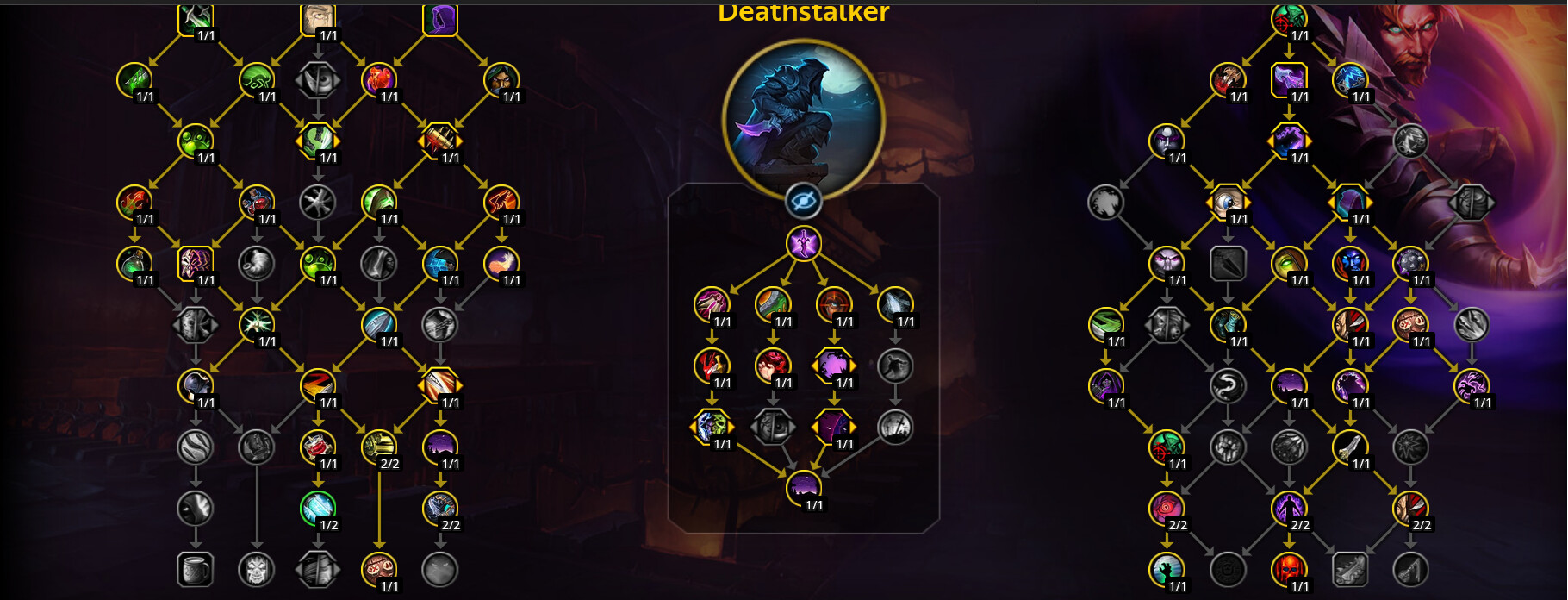The height and width of the screenshot is (600, 1568).
Task: Select the purple hood talent at tree top
Action: tap(439, 19)
